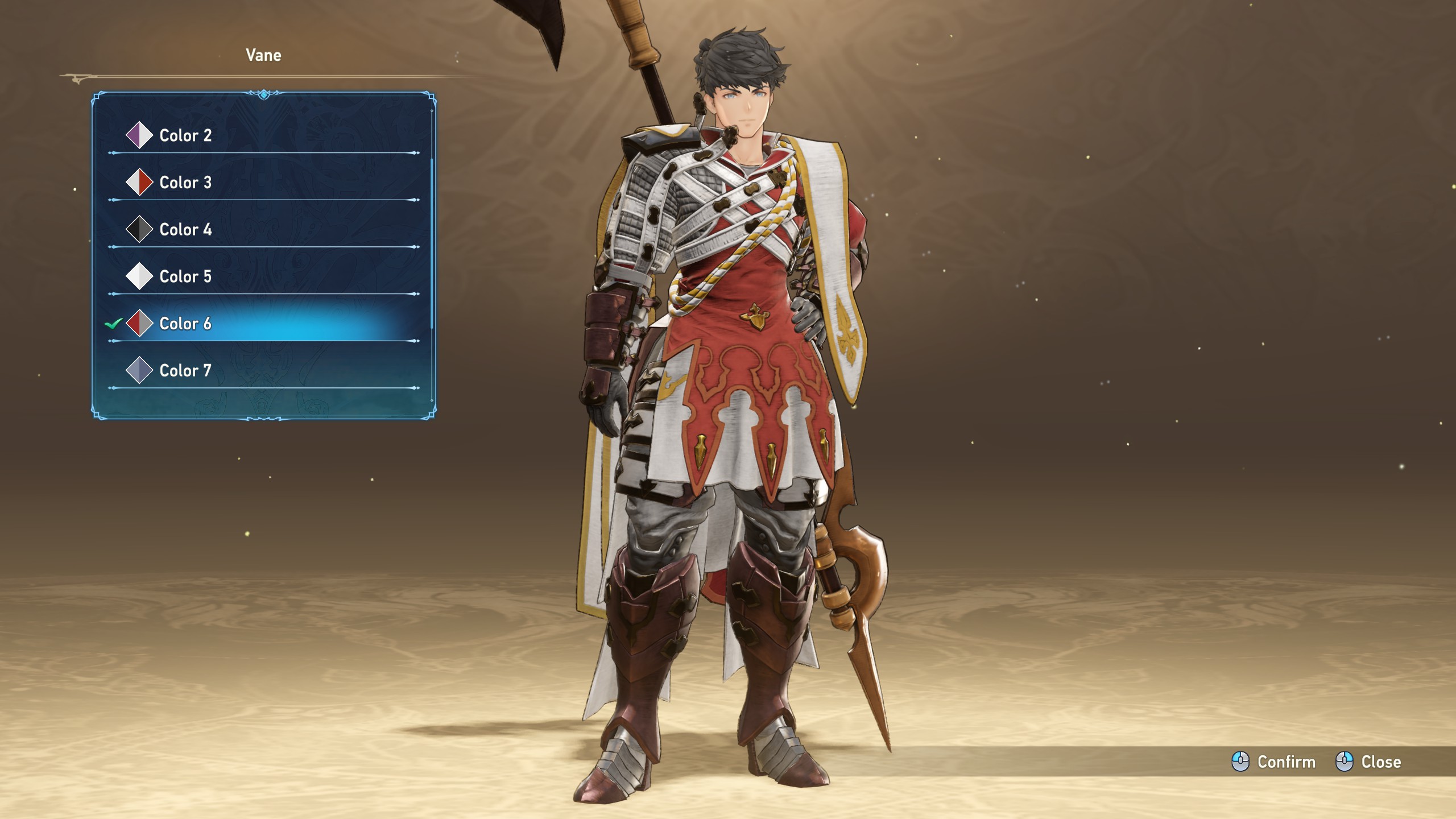Choose Color 3 for Vane
1456x819 pixels.
click(x=185, y=183)
